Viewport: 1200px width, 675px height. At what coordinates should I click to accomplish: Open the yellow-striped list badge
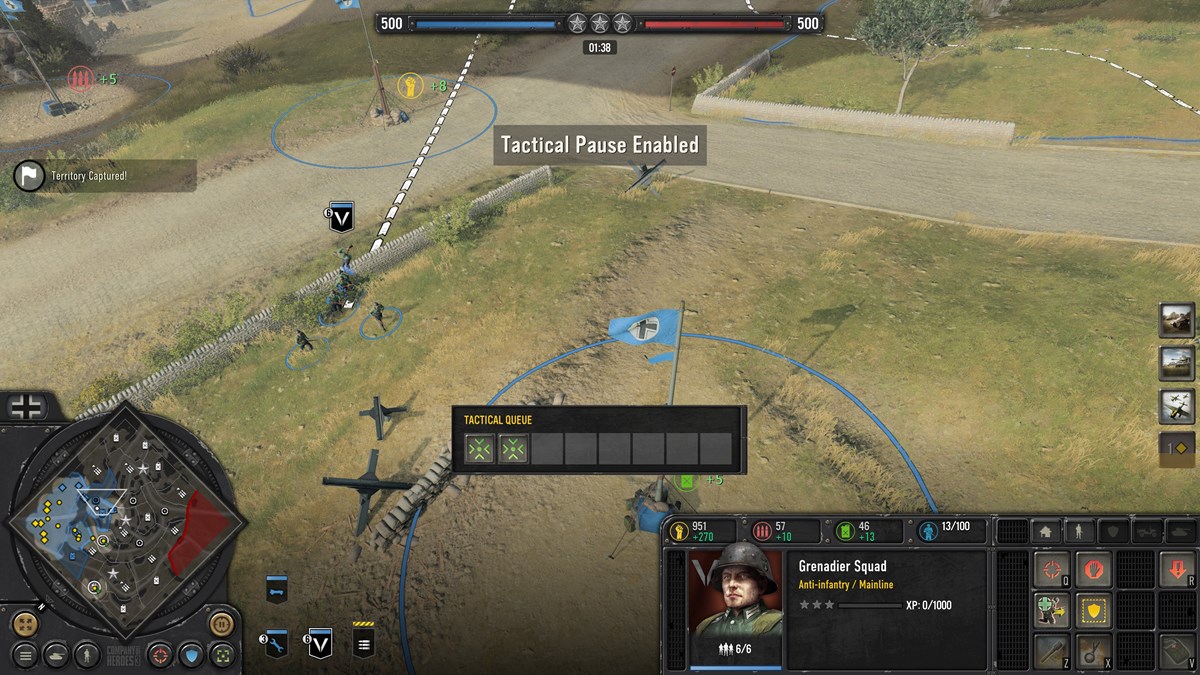tap(364, 641)
